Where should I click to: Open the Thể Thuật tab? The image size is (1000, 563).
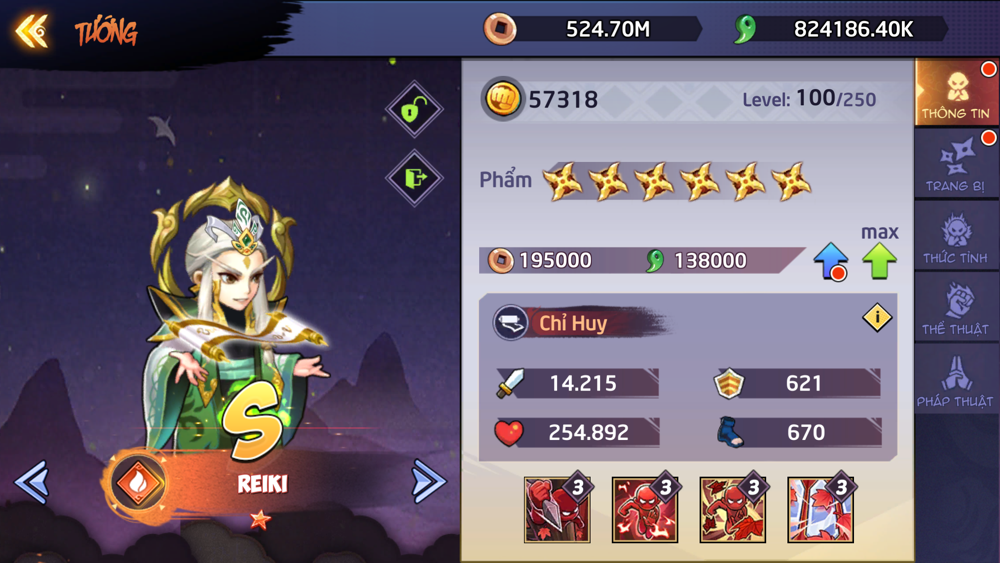click(x=955, y=309)
